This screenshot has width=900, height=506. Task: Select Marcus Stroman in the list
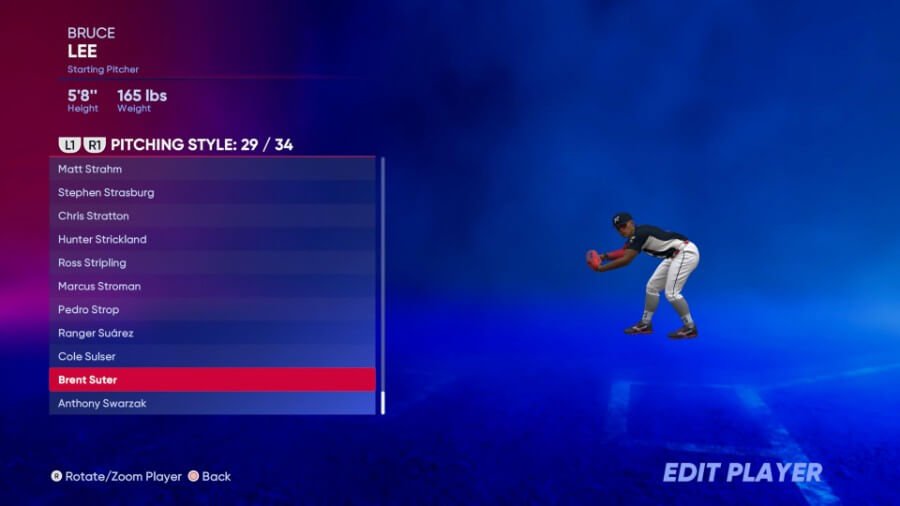pos(212,286)
